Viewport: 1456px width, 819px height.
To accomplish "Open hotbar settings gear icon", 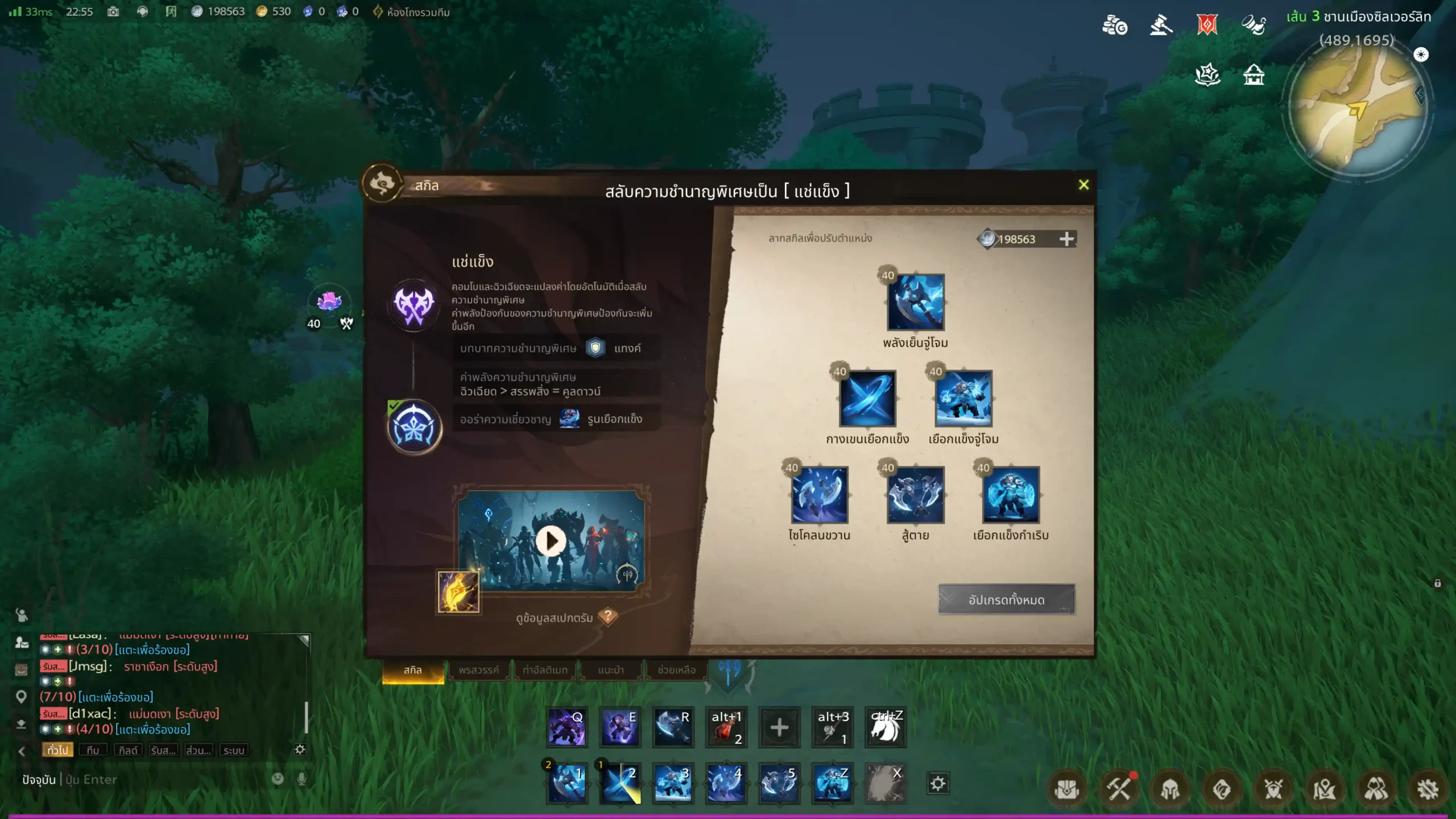I will click(938, 784).
